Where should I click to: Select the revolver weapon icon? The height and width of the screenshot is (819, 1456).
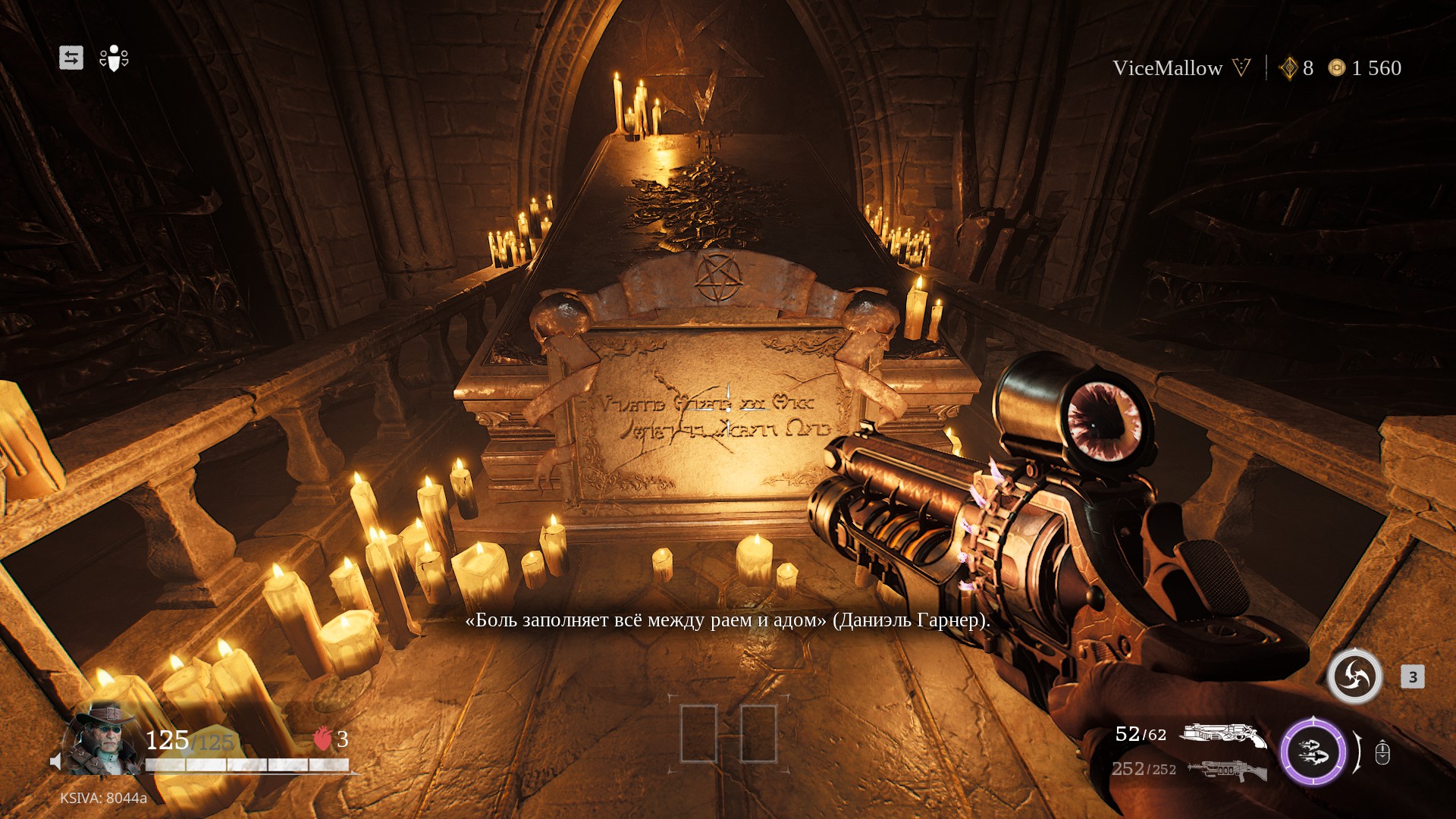tap(1223, 735)
